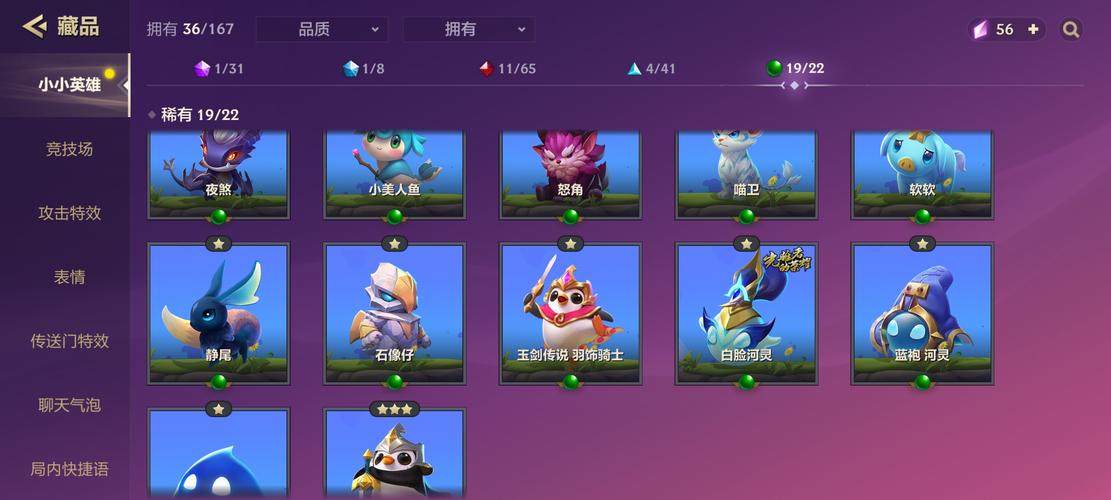Select the 小小英雄 category
1111x500 pixels.
pyautogui.click(x=69, y=85)
